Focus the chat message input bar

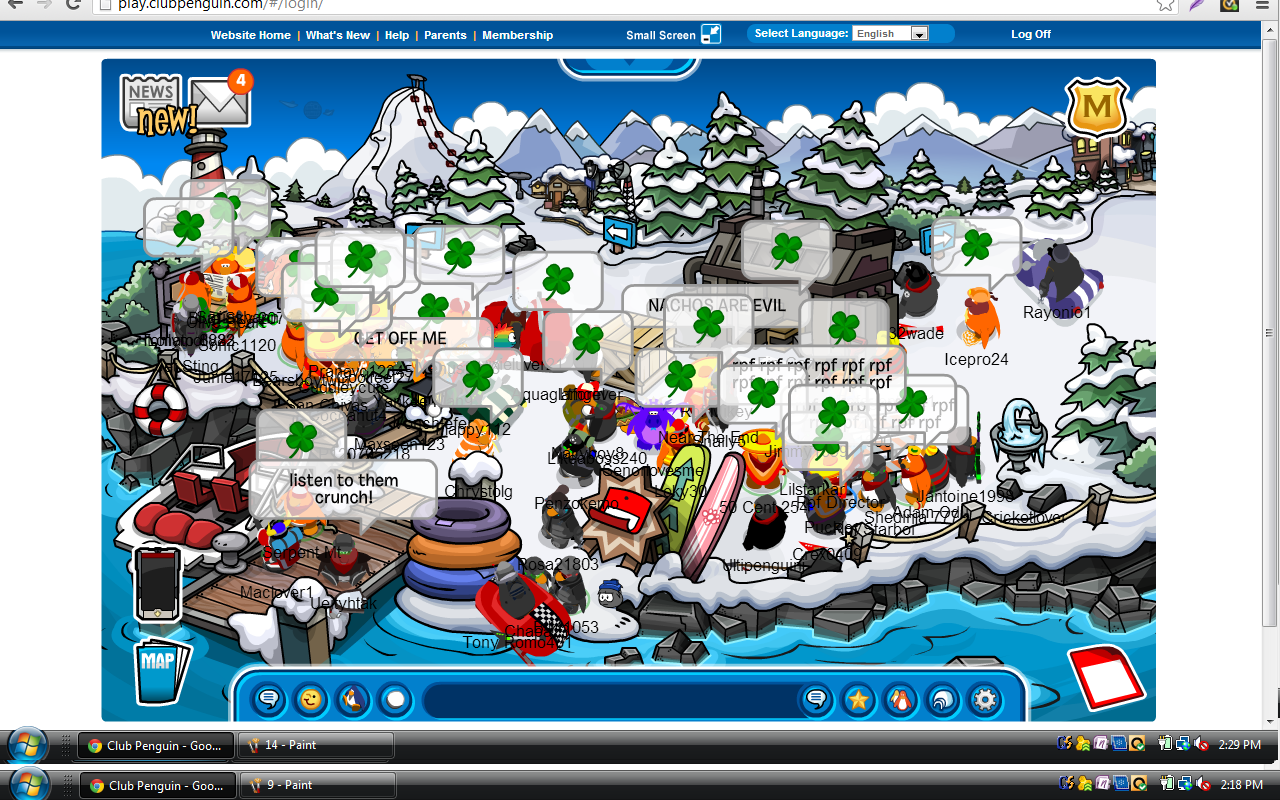pyautogui.click(x=610, y=700)
